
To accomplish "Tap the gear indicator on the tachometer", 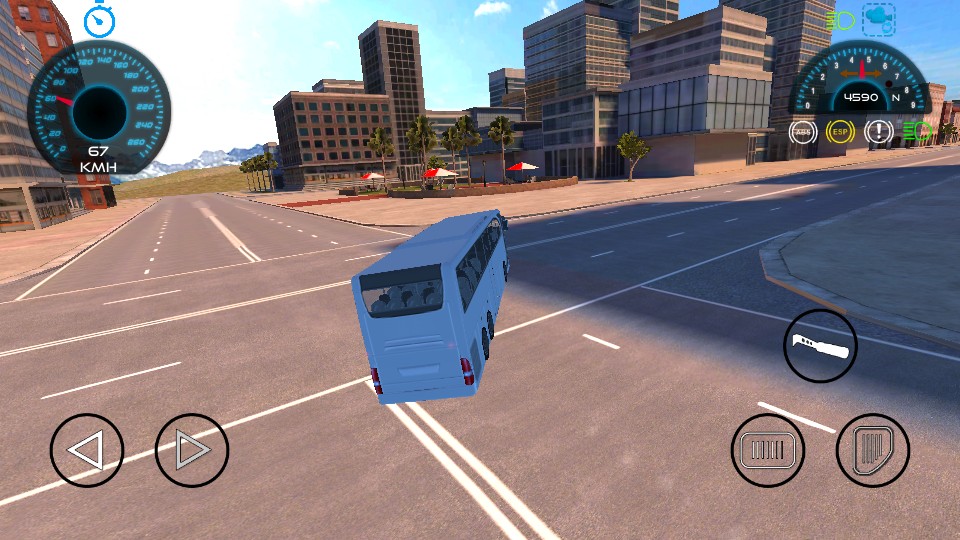I will [896, 98].
